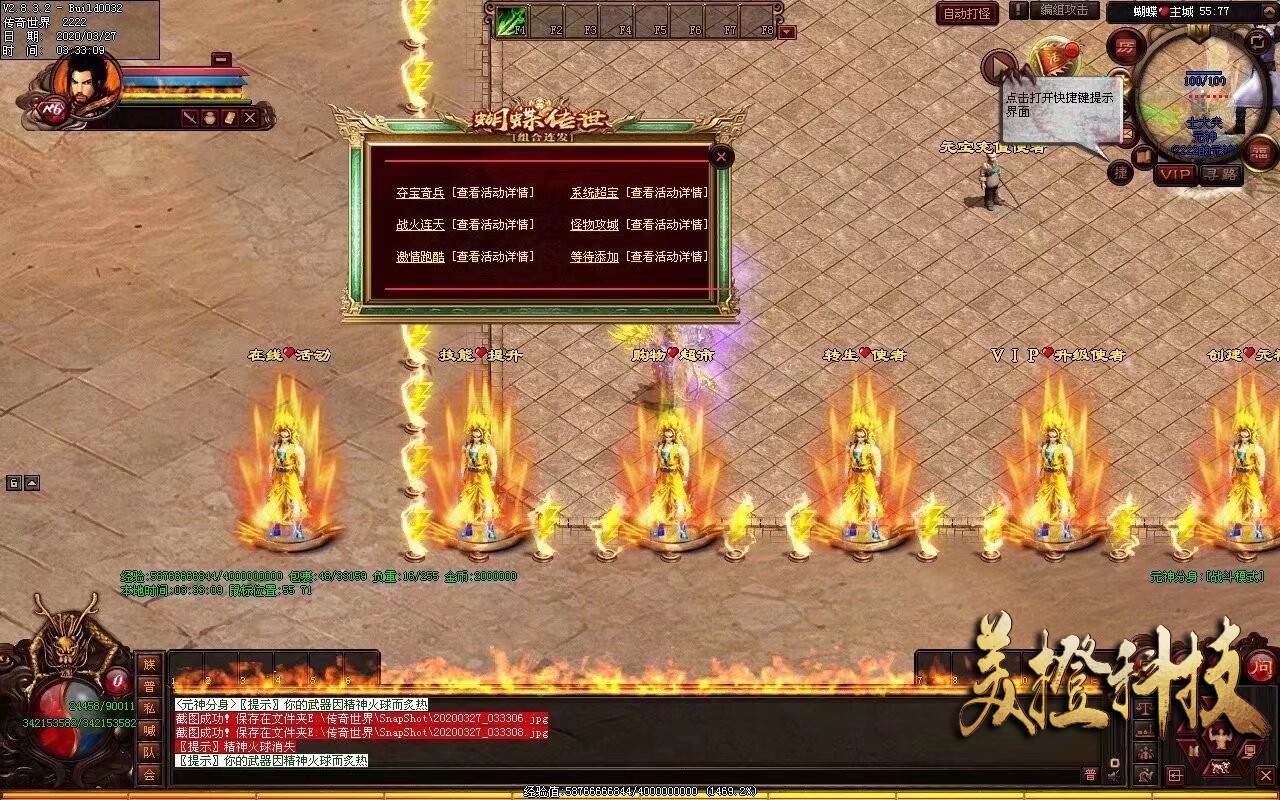Image resolution: width=1280 pixels, height=800 pixels.
Task: Toggle the 队 team chat channel
Action: [149, 753]
